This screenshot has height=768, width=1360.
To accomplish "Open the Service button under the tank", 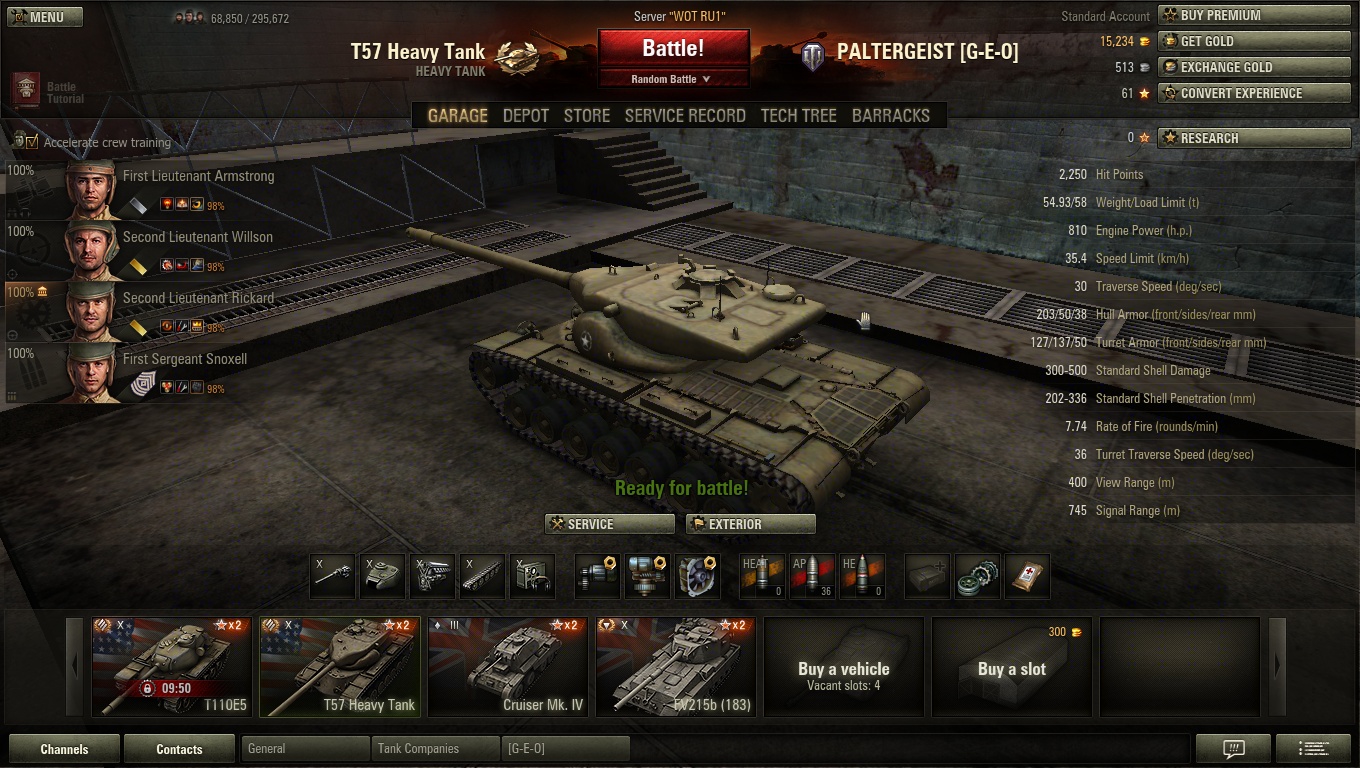I will [610, 524].
